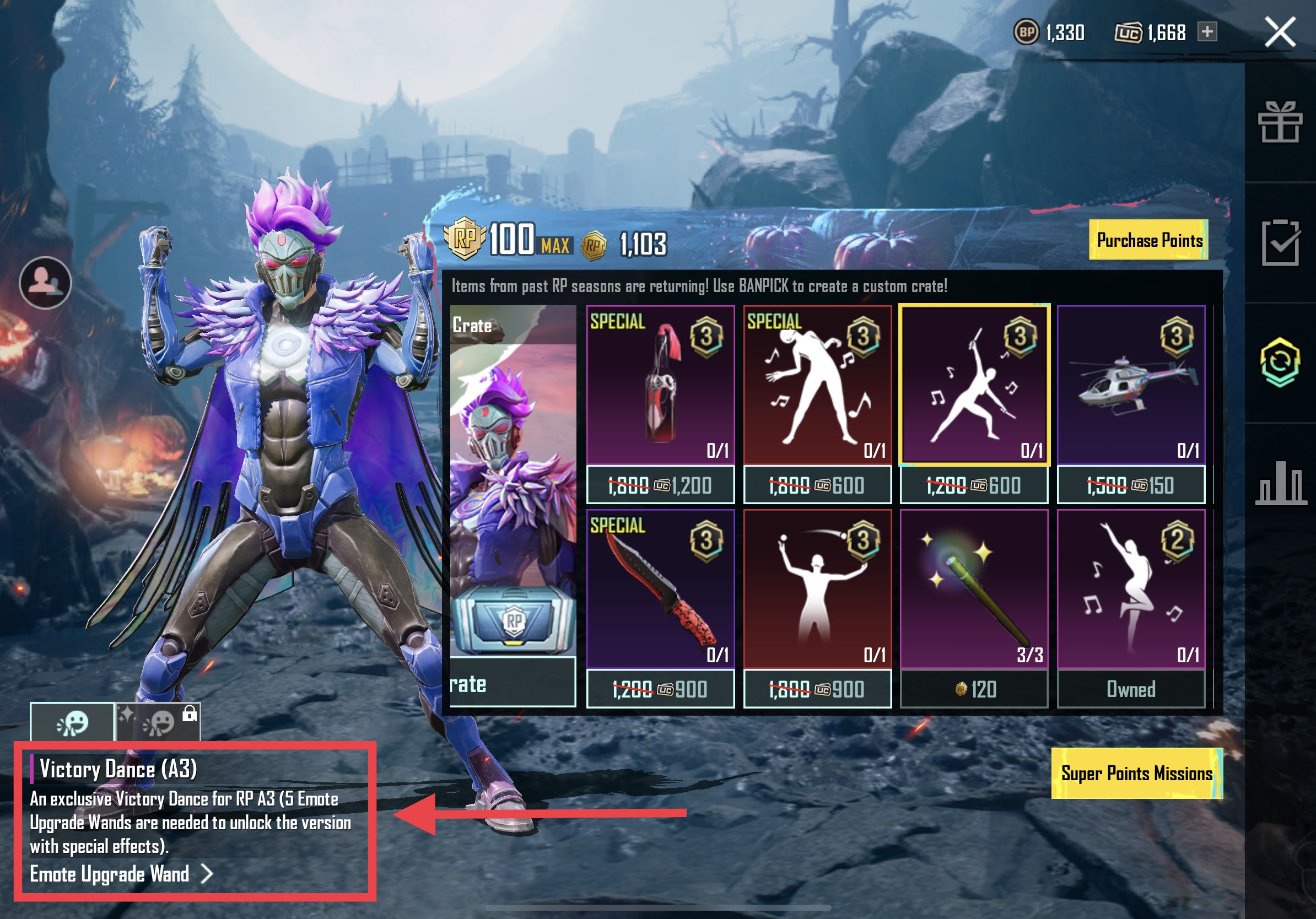Open the missions checklist sidebar icon

click(1280, 242)
